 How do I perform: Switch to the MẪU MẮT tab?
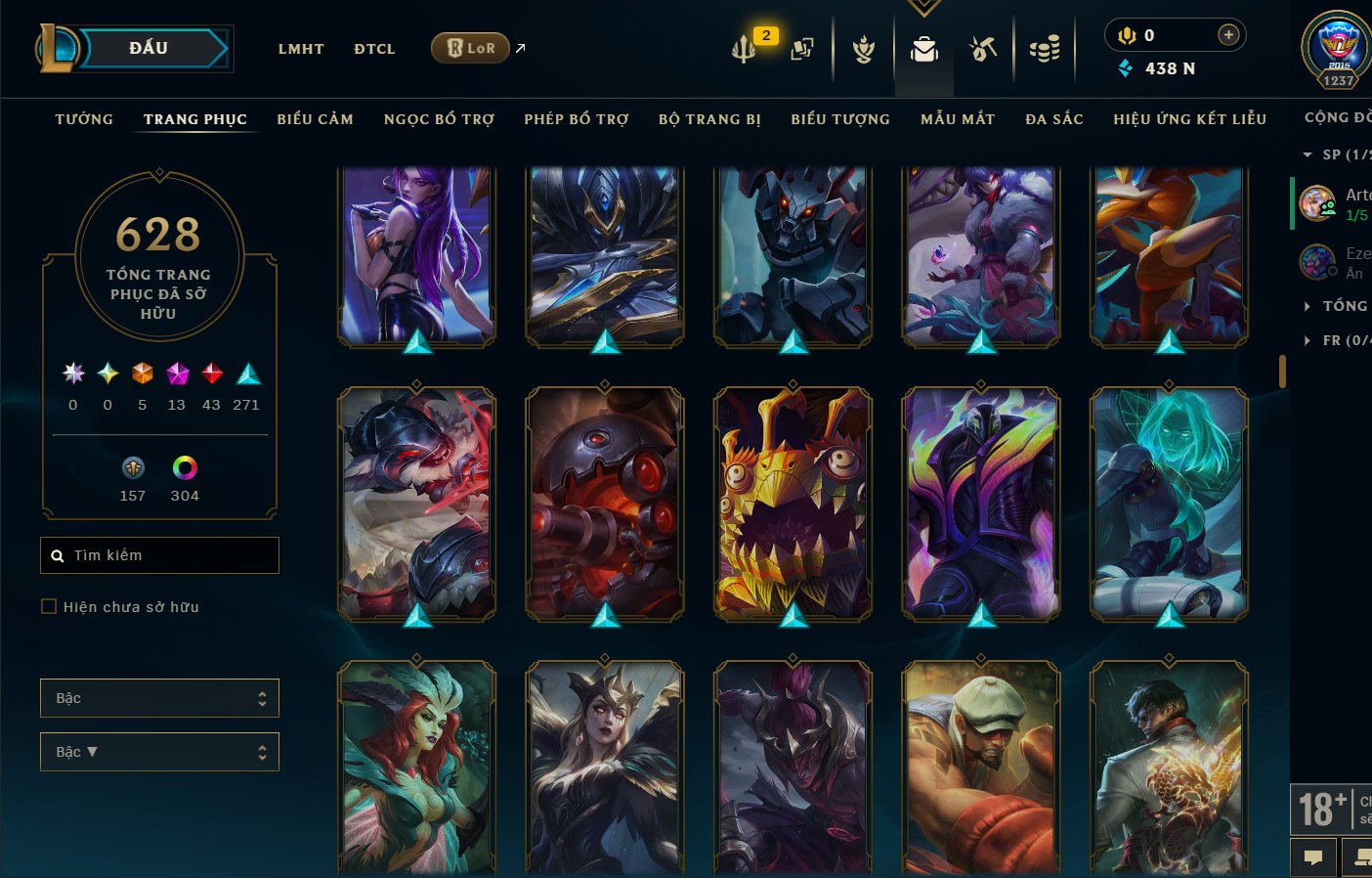click(958, 119)
